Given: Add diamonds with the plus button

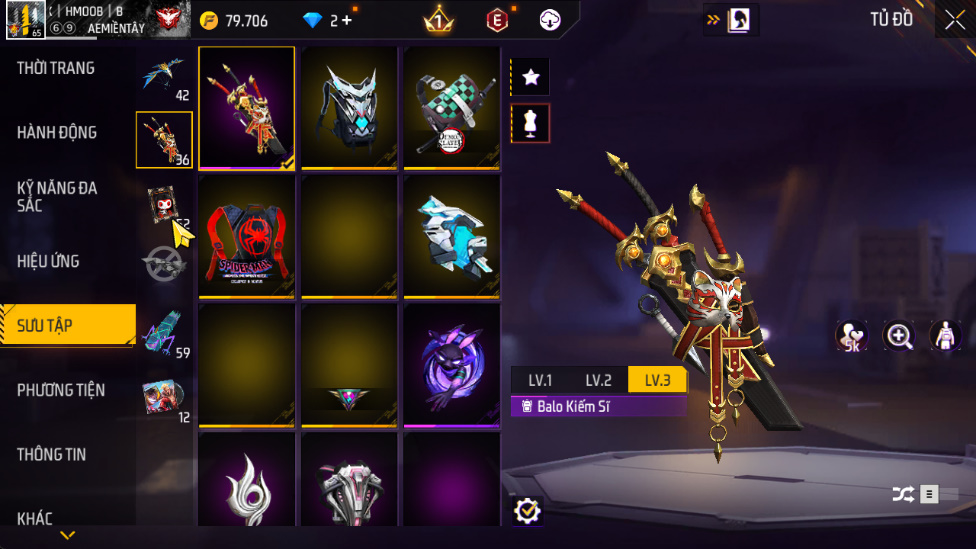Looking at the screenshot, I should pyautogui.click(x=346, y=20).
